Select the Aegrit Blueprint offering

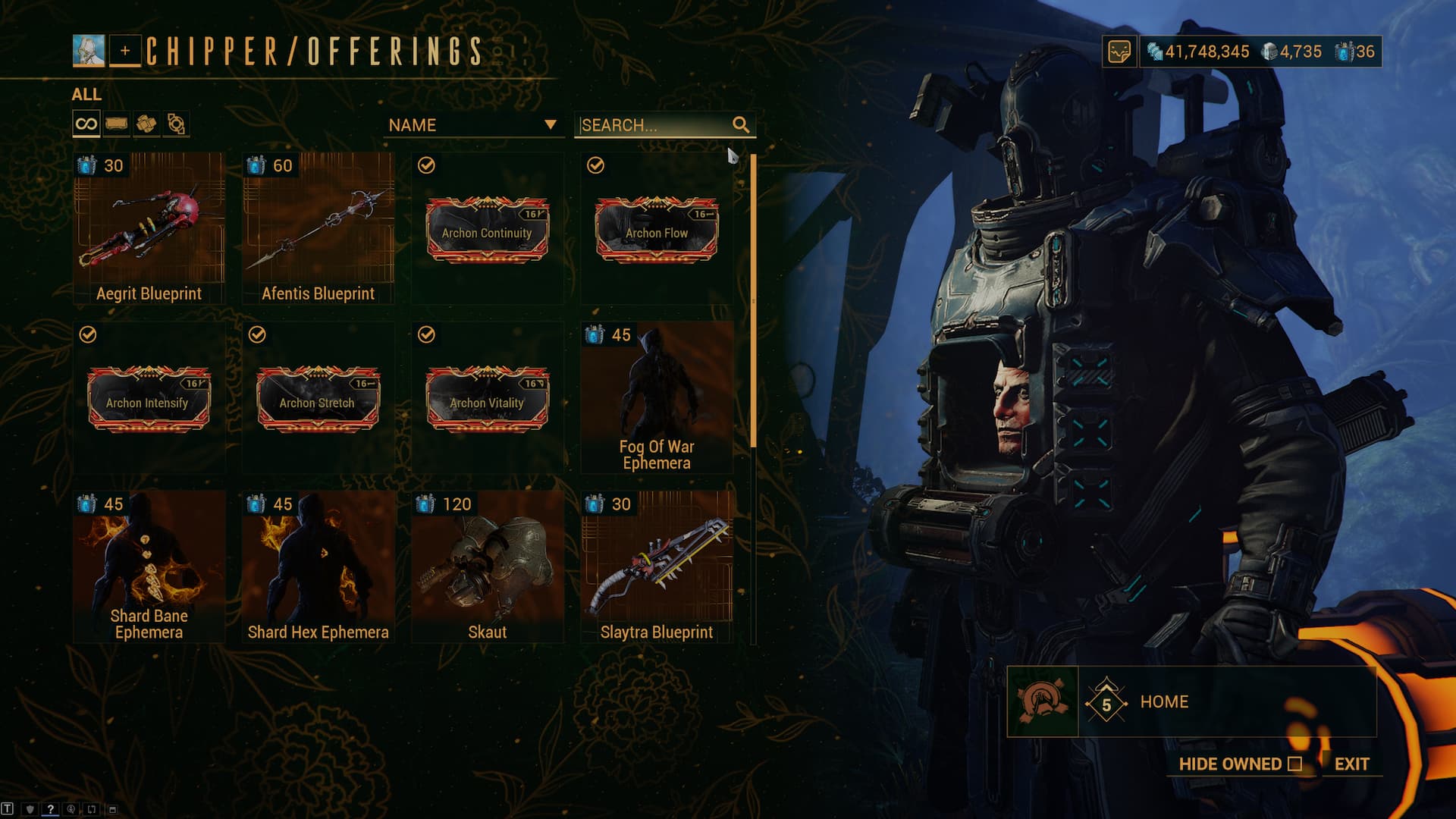(x=149, y=227)
